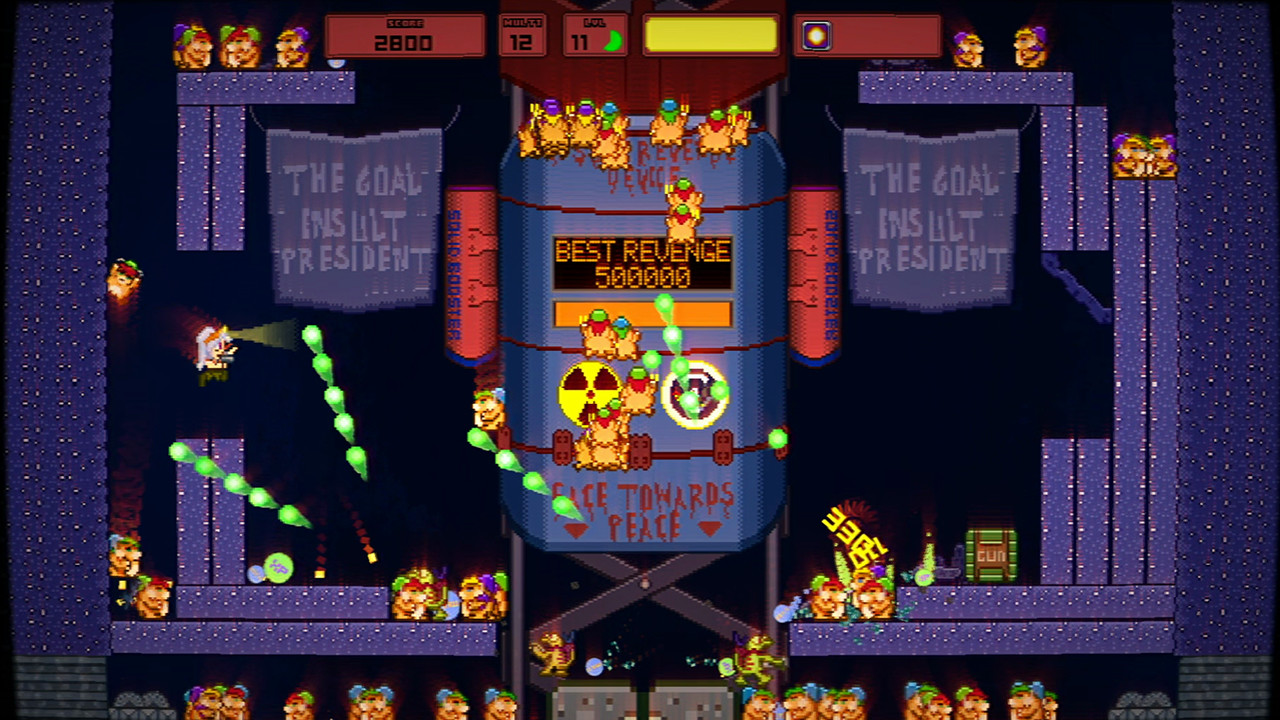The width and height of the screenshot is (1280, 720).
Task: Select the glowing crosshair target emblem
Action: [696, 395]
